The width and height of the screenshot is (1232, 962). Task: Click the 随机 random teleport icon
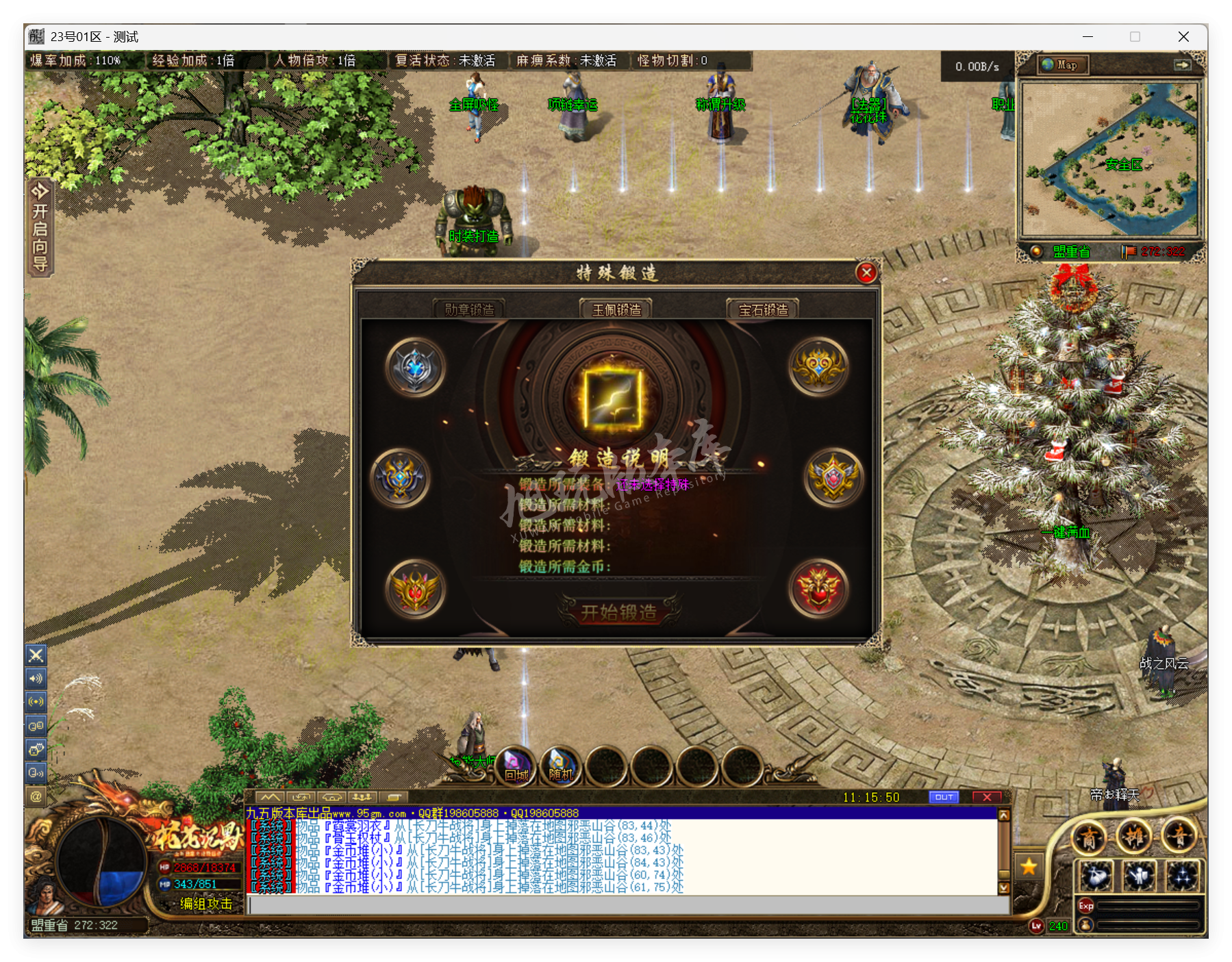click(x=560, y=767)
